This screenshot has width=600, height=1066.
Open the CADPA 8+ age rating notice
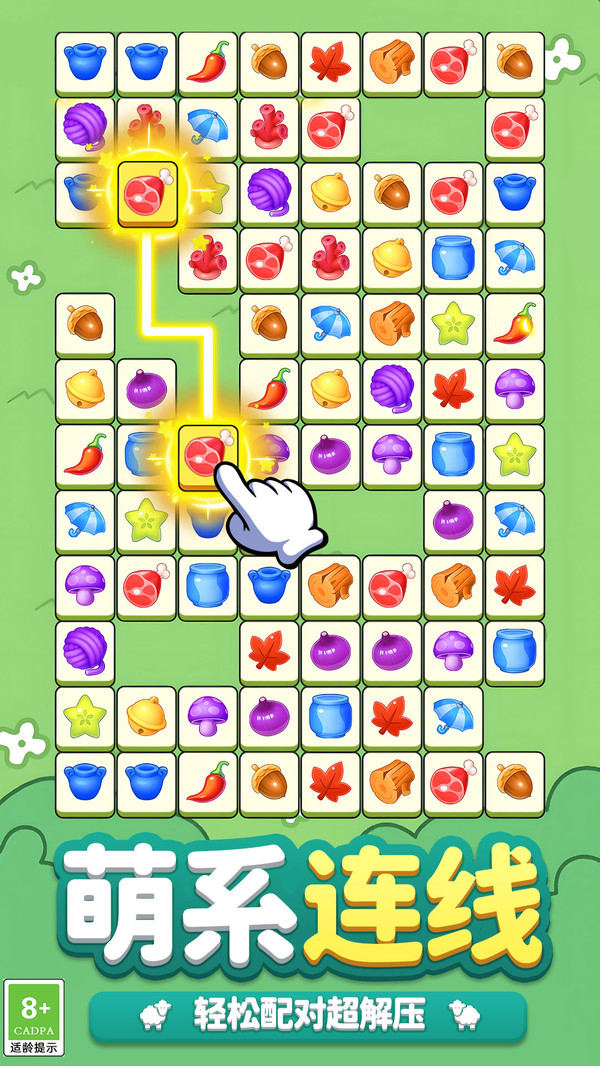[34, 1017]
